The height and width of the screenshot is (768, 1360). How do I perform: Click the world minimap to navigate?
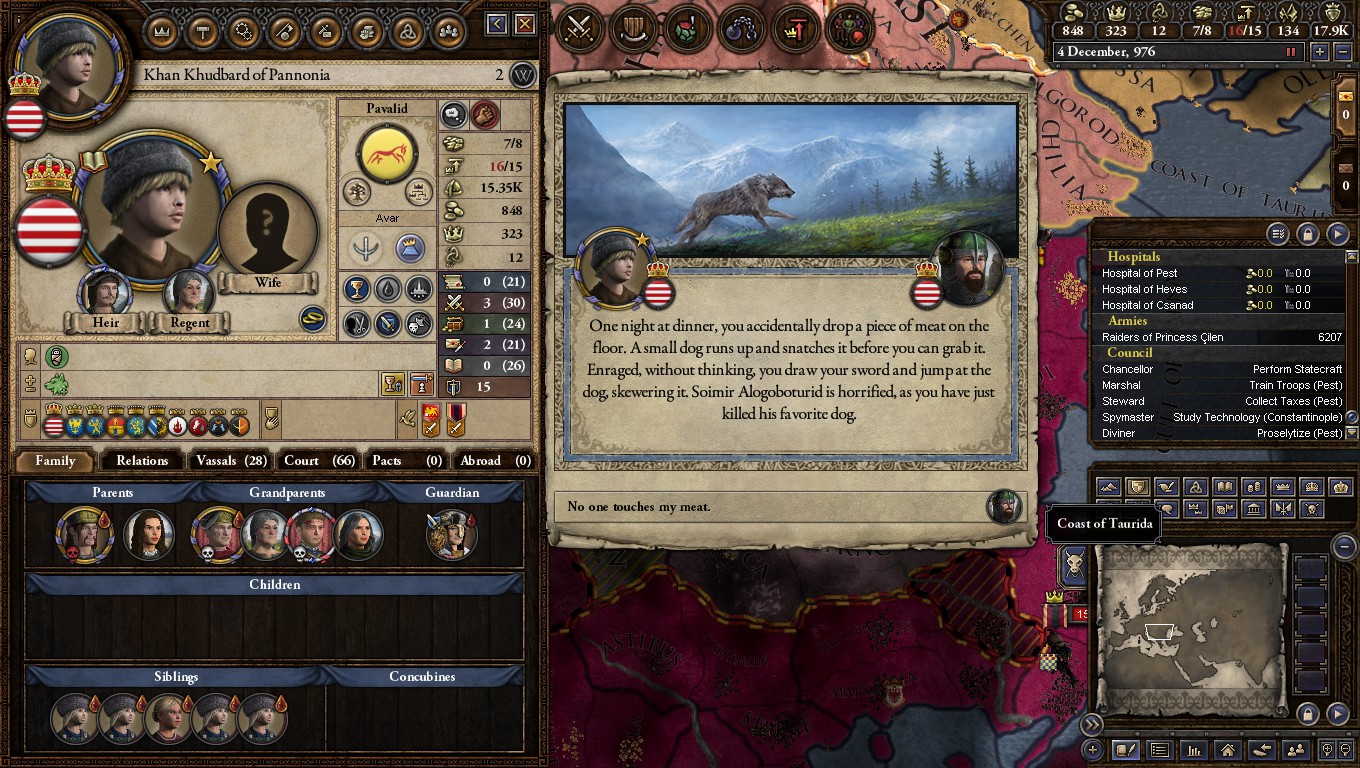1190,630
